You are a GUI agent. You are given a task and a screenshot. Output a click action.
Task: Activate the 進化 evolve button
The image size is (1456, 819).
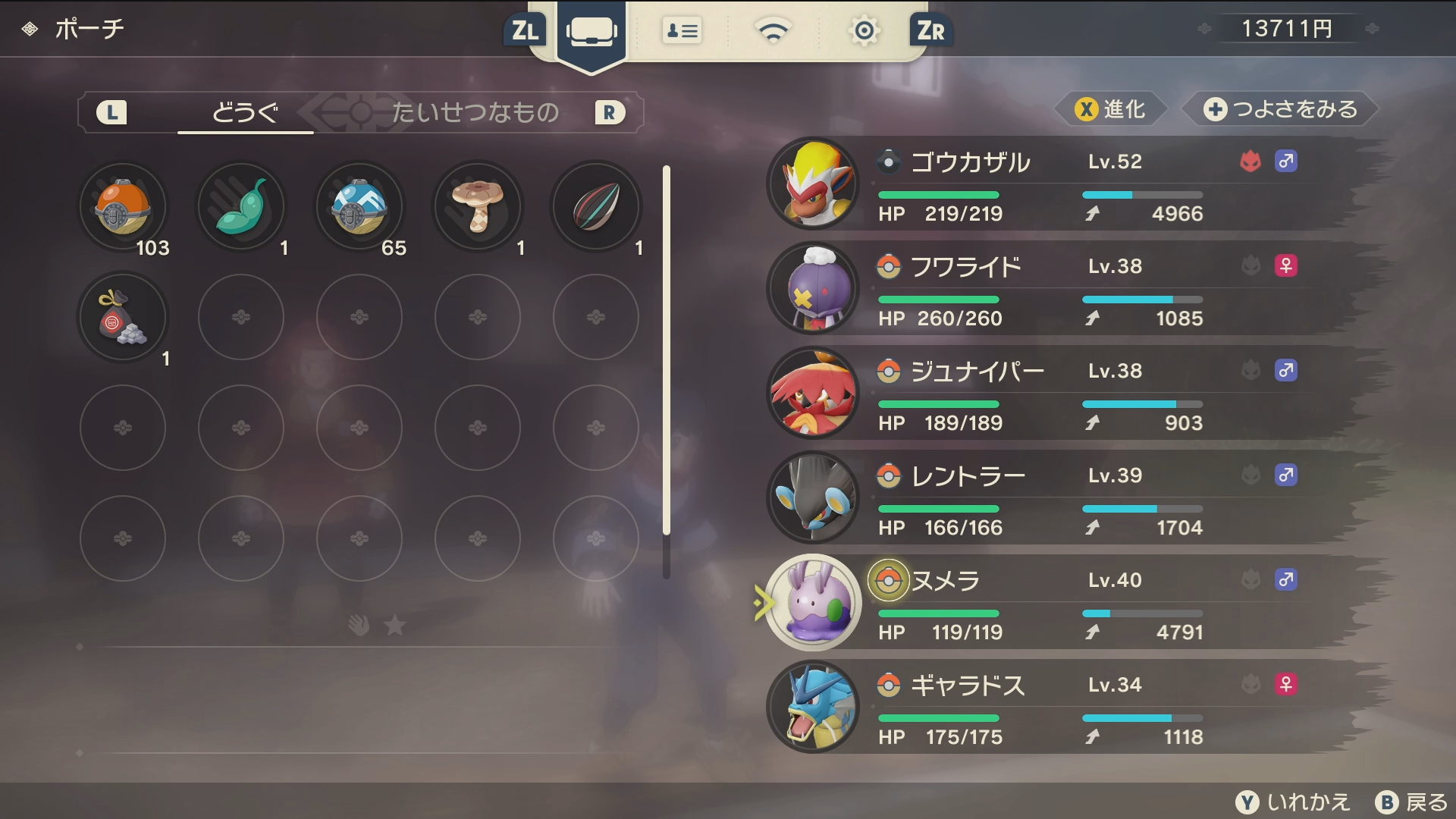pyautogui.click(x=1110, y=110)
